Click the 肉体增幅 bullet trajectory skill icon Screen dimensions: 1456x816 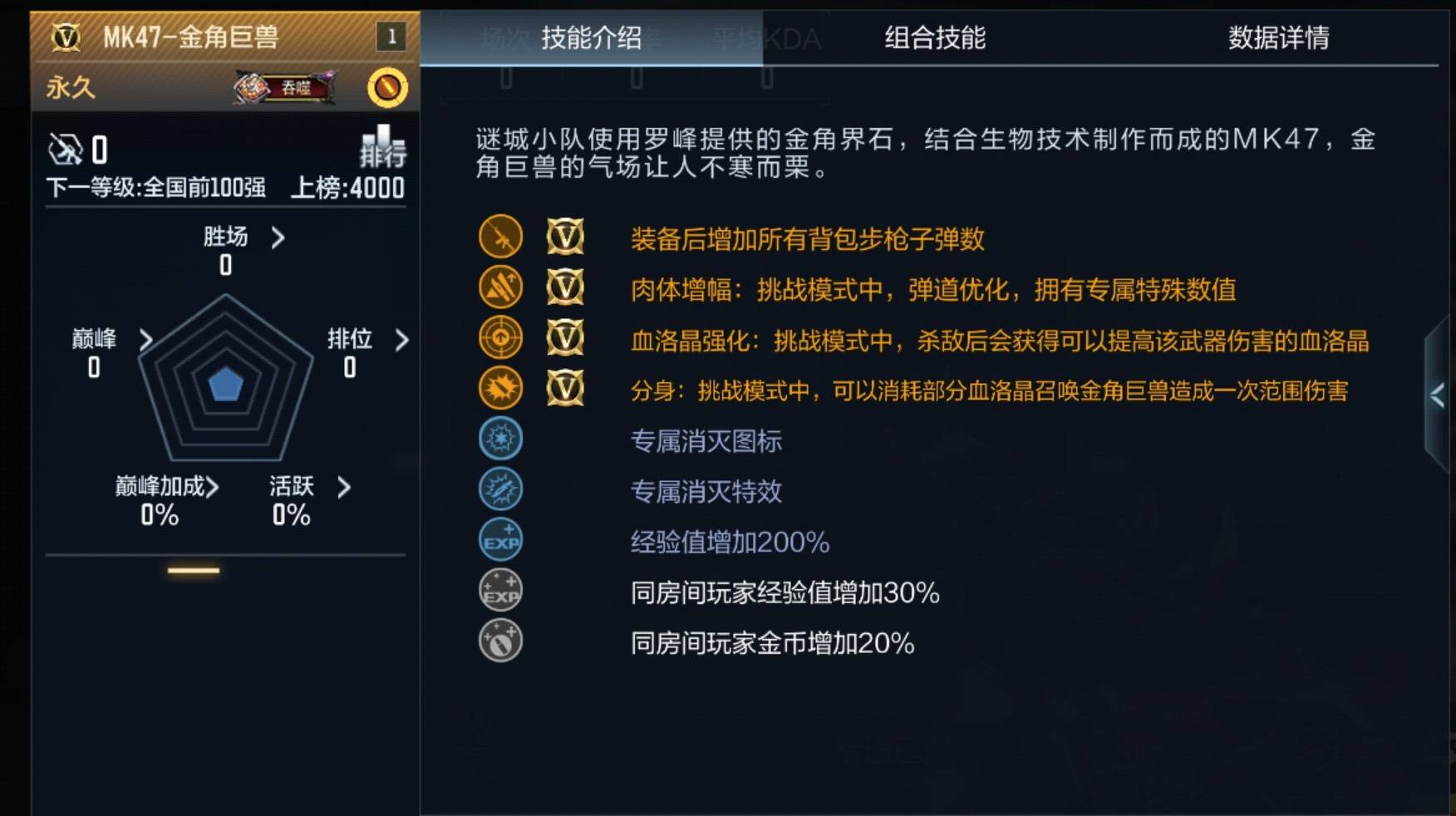point(499,288)
